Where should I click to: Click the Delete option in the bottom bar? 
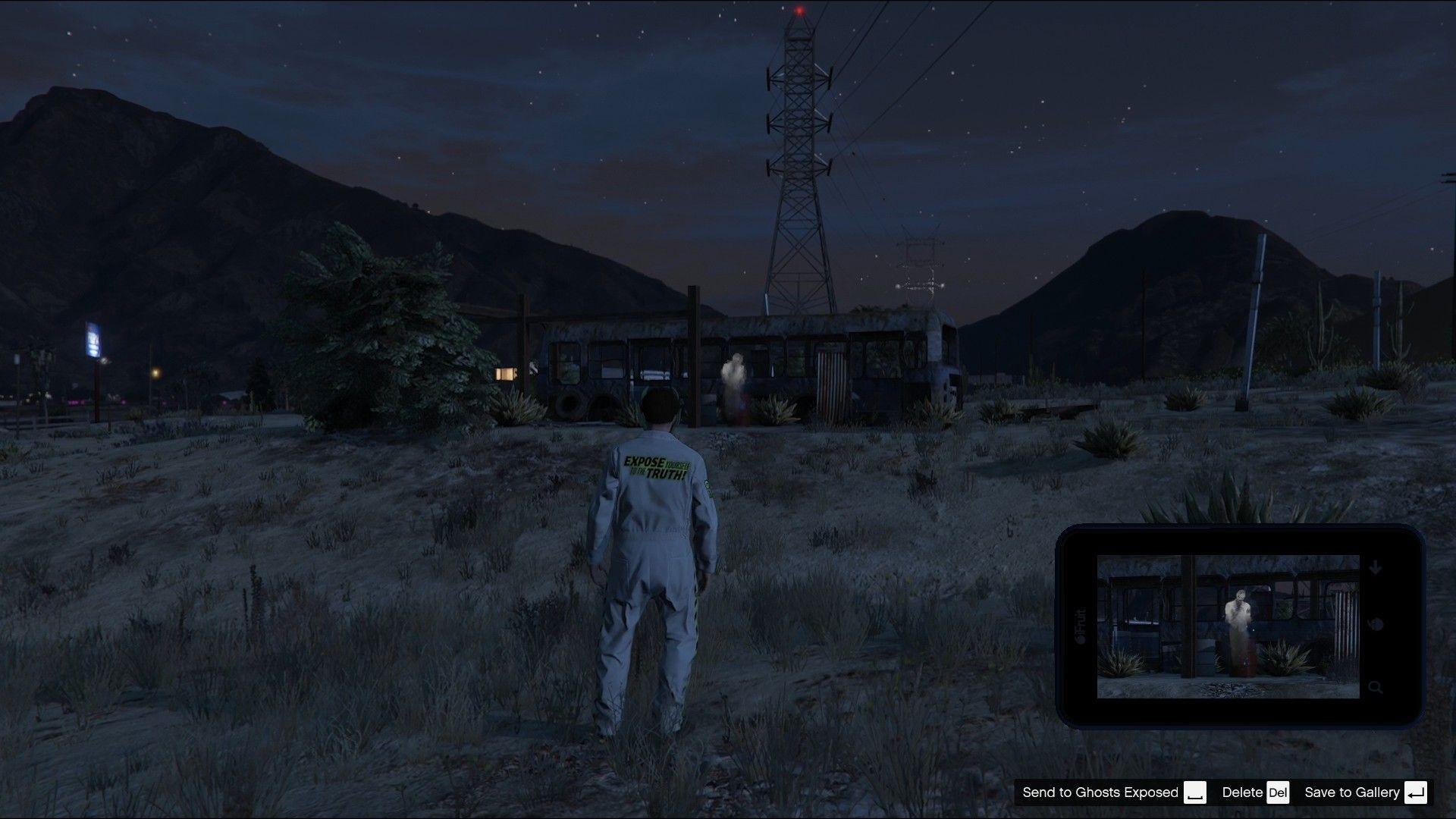(1242, 792)
